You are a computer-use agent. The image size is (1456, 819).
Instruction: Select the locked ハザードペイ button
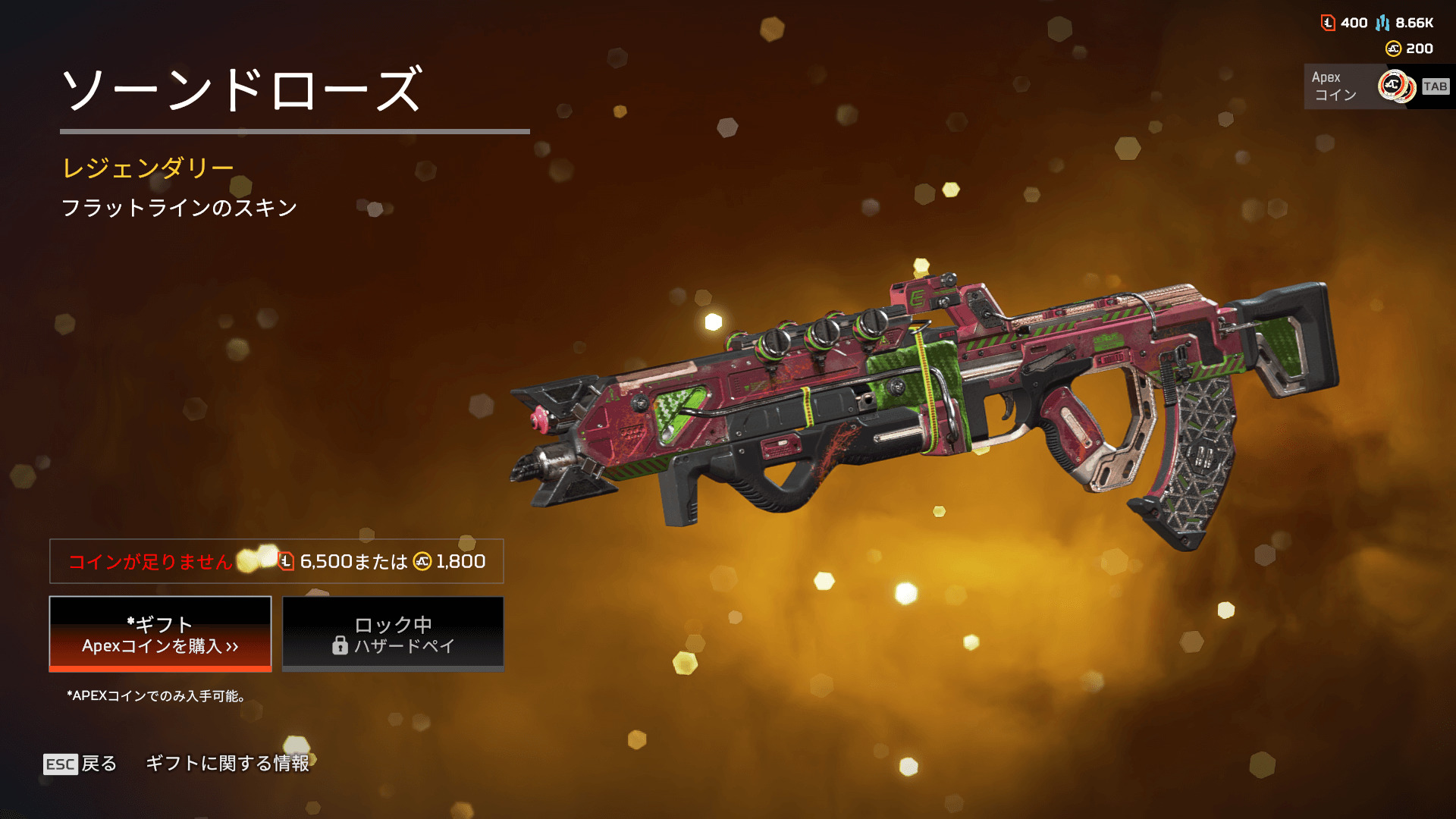click(x=393, y=634)
